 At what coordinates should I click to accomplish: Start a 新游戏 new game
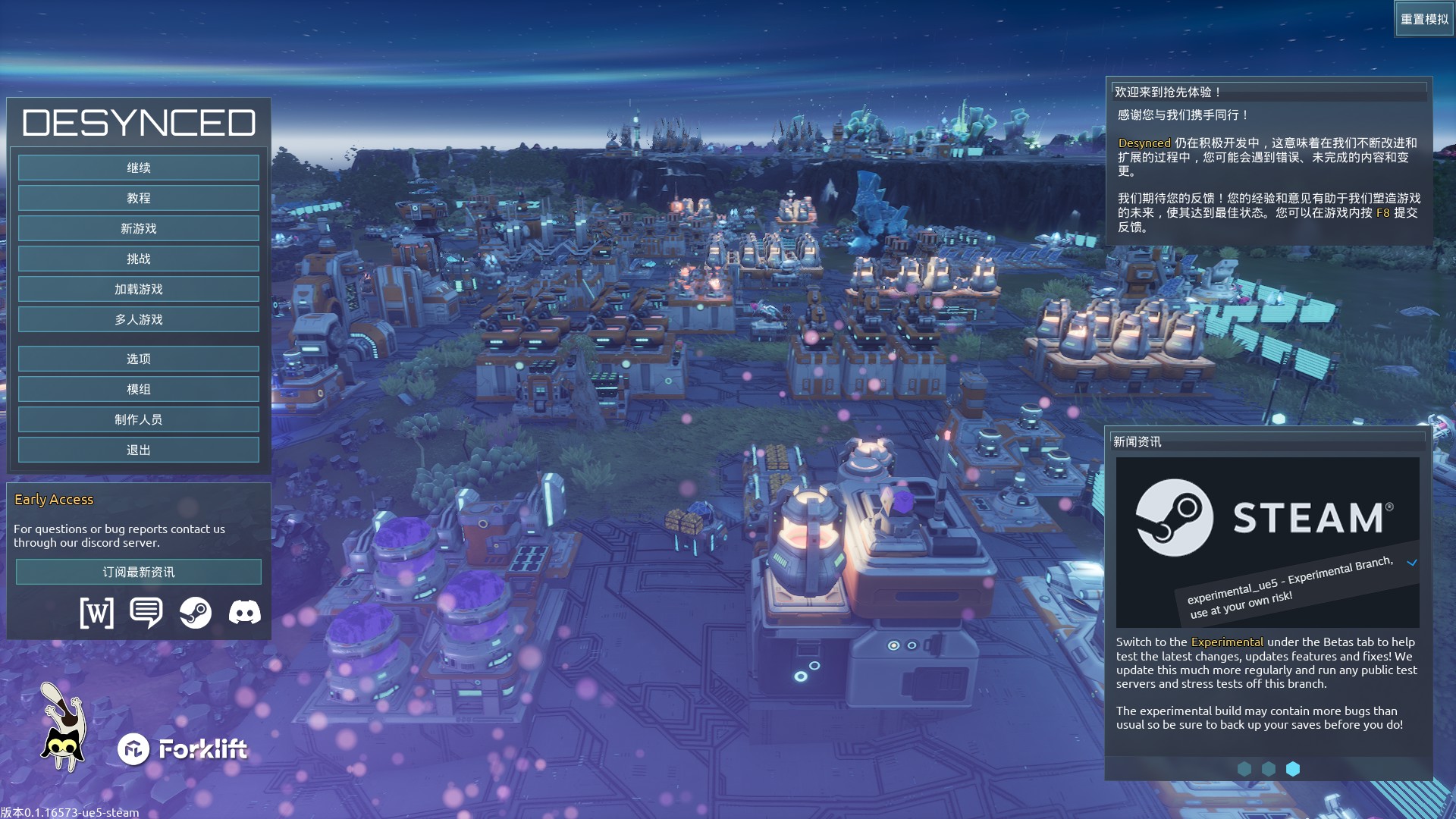coord(139,228)
